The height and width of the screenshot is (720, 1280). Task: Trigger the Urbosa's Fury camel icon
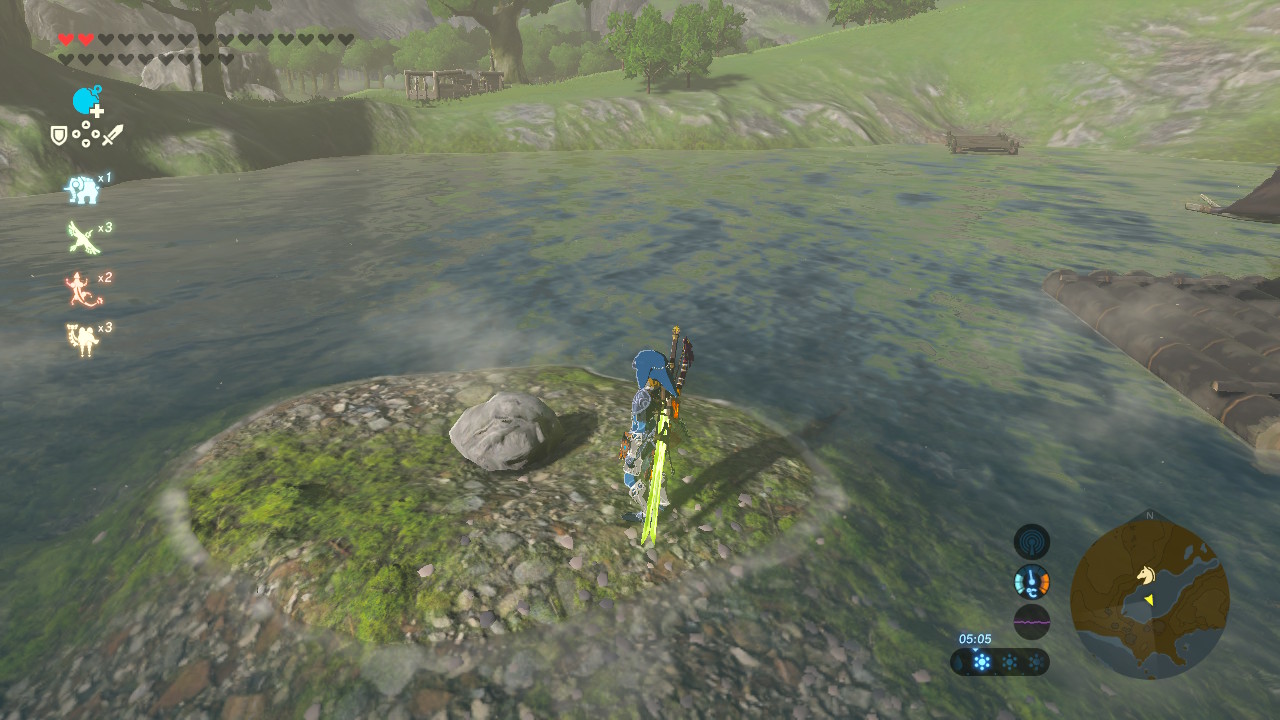(81, 339)
